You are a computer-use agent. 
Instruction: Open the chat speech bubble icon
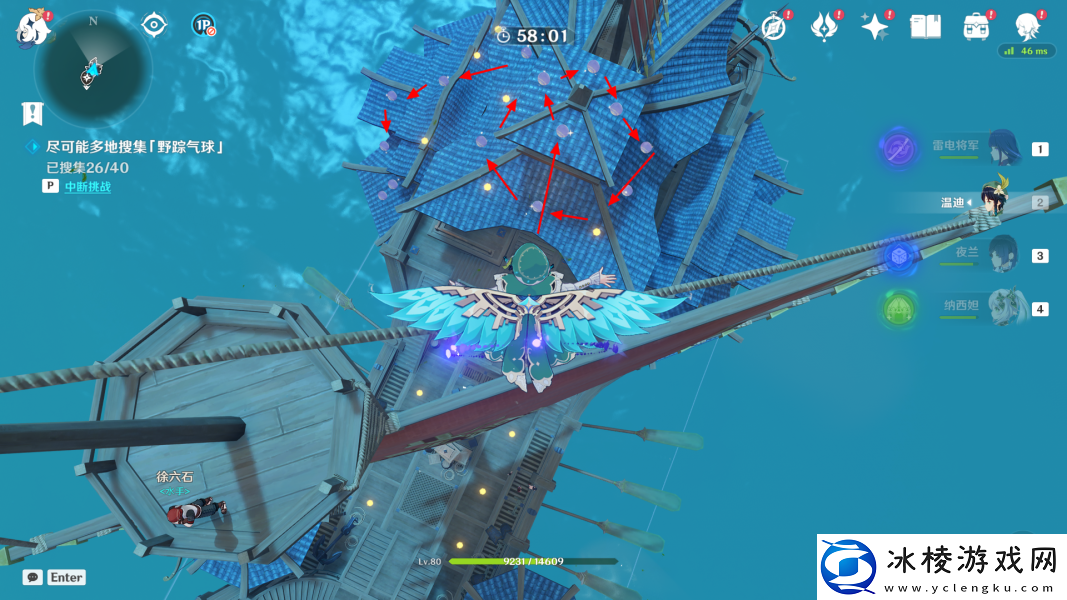pyautogui.click(x=33, y=577)
